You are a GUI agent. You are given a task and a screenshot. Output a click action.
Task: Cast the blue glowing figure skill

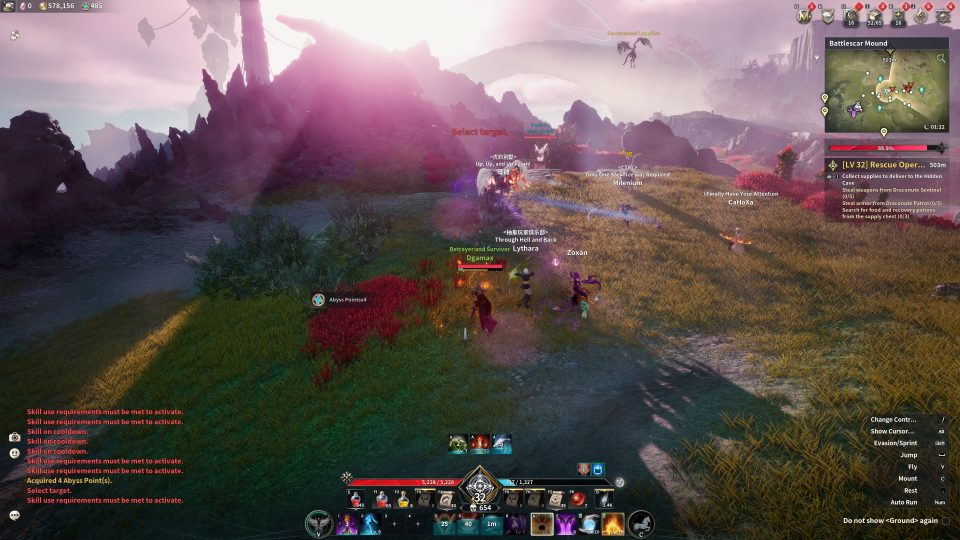[371, 523]
